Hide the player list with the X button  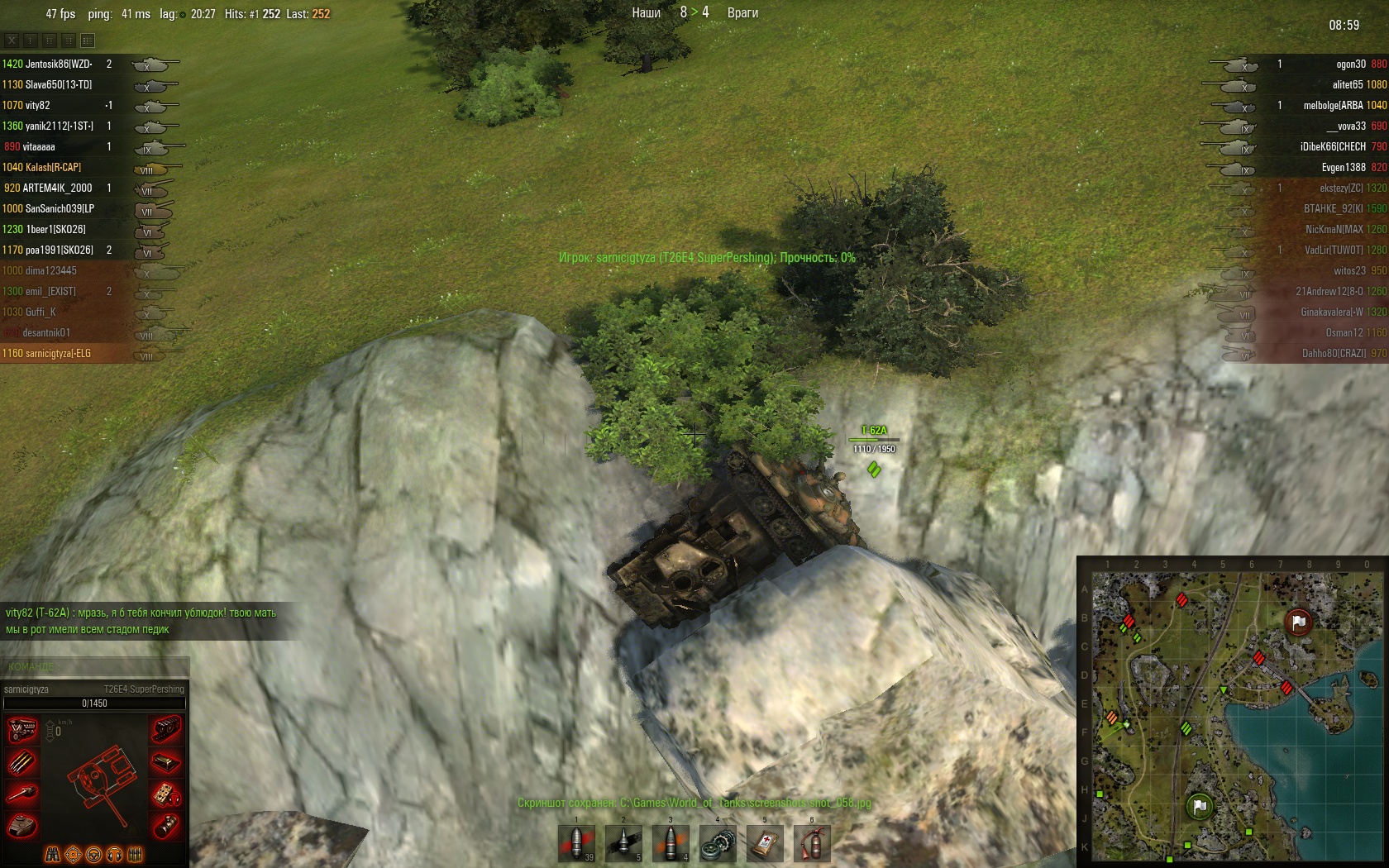(x=12, y=40)
